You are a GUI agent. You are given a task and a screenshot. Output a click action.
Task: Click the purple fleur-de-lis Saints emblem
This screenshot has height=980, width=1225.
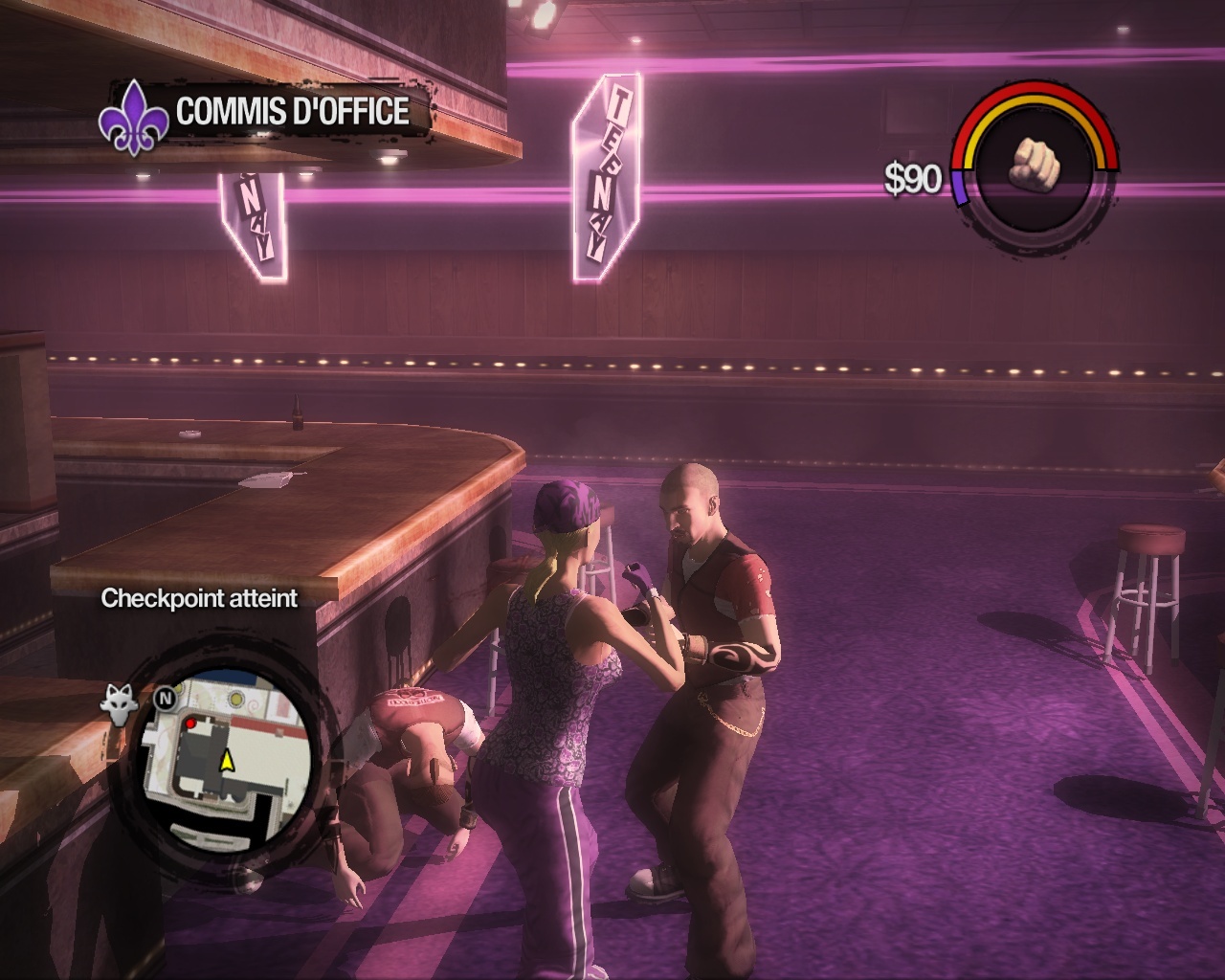point(131,117)
